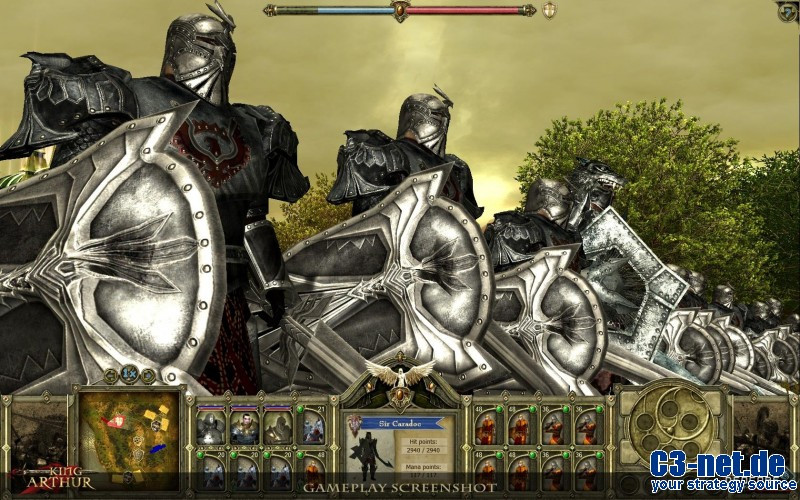Click the 1x game speed indicator
Screen dimensions: 800x500
coord(129,374)
